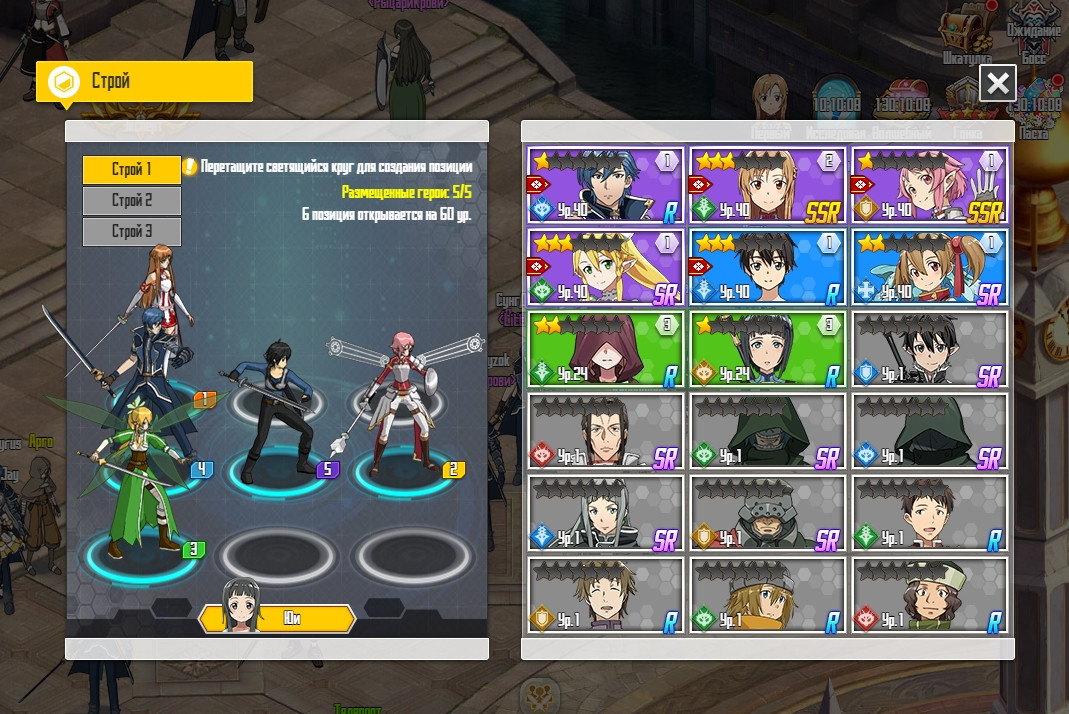Choose the SSR Asuna hero card
Viewport: 1069px width, 714px height.
pyautogui.click(x=768, y=185)
